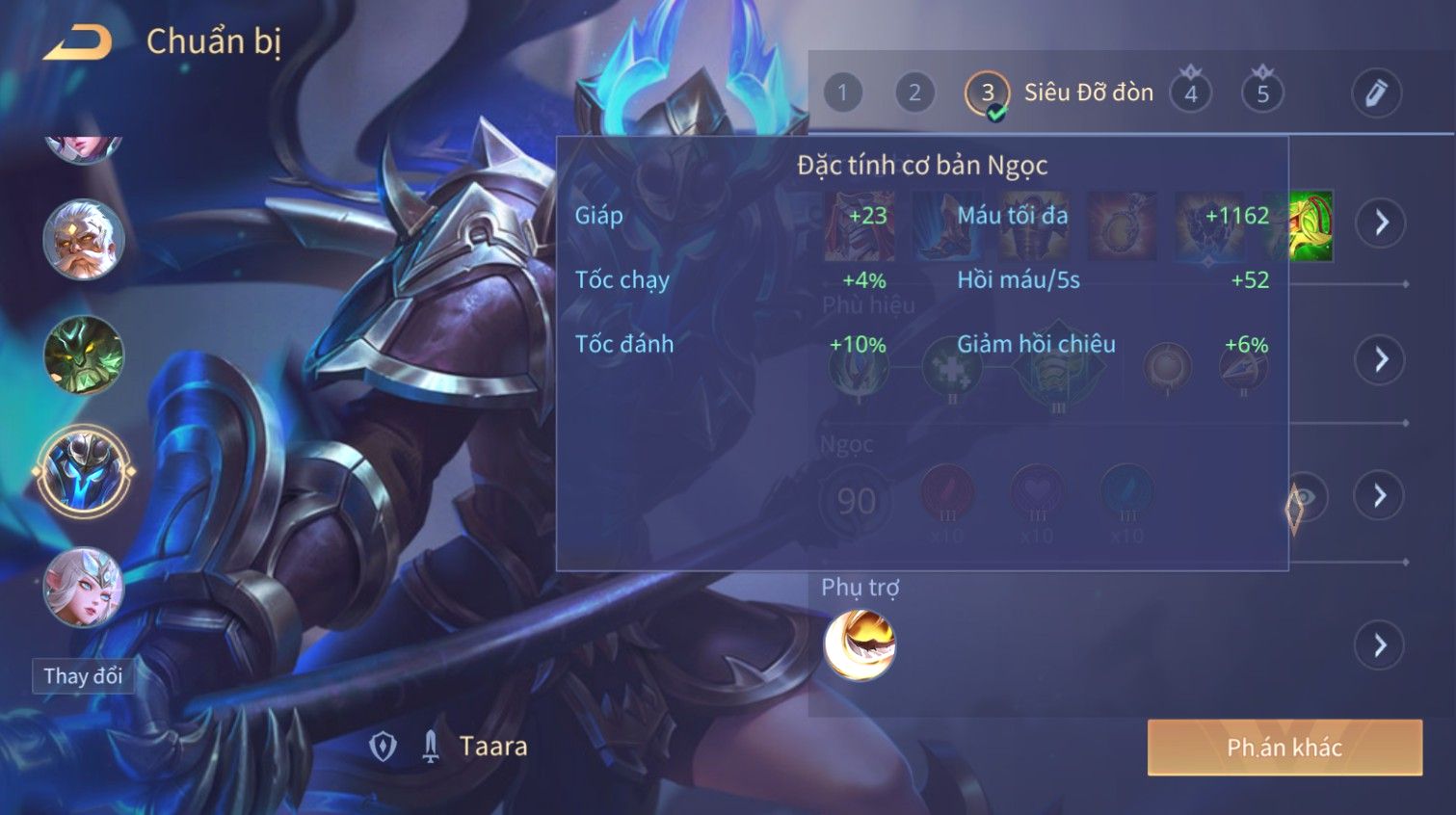Choose build preset 4
1456x815 pixels.
(x=1191, y=93)
